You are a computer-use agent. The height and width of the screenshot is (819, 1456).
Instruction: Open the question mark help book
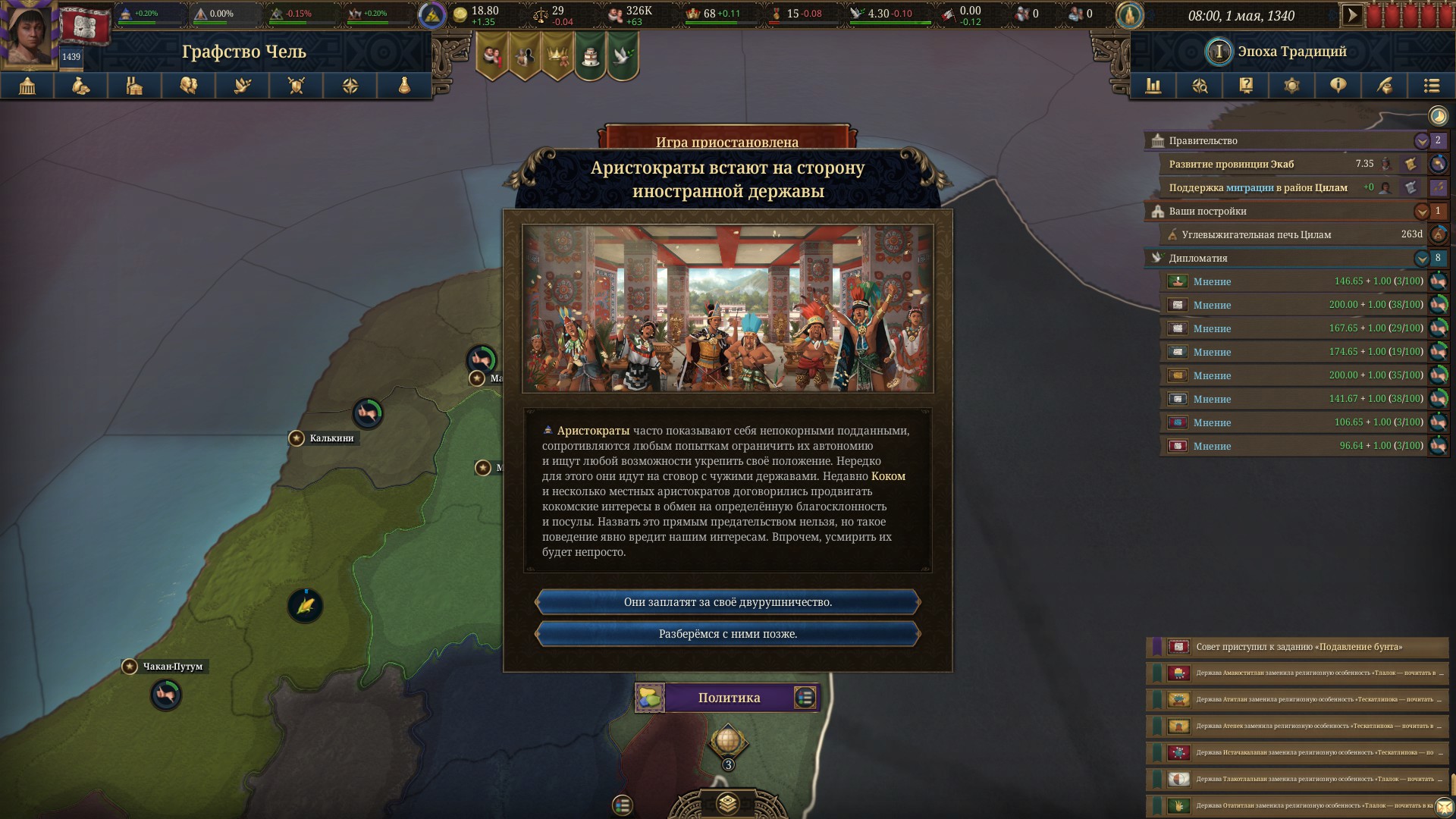pyautogui.click(x=1246, y=86)
